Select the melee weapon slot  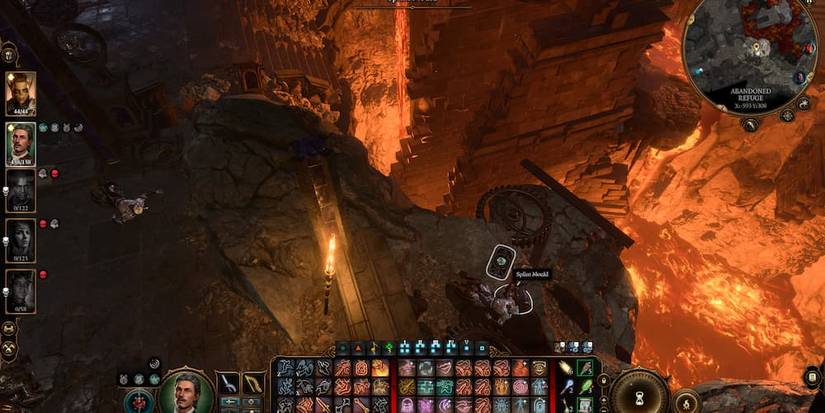[x=229, y=381]
